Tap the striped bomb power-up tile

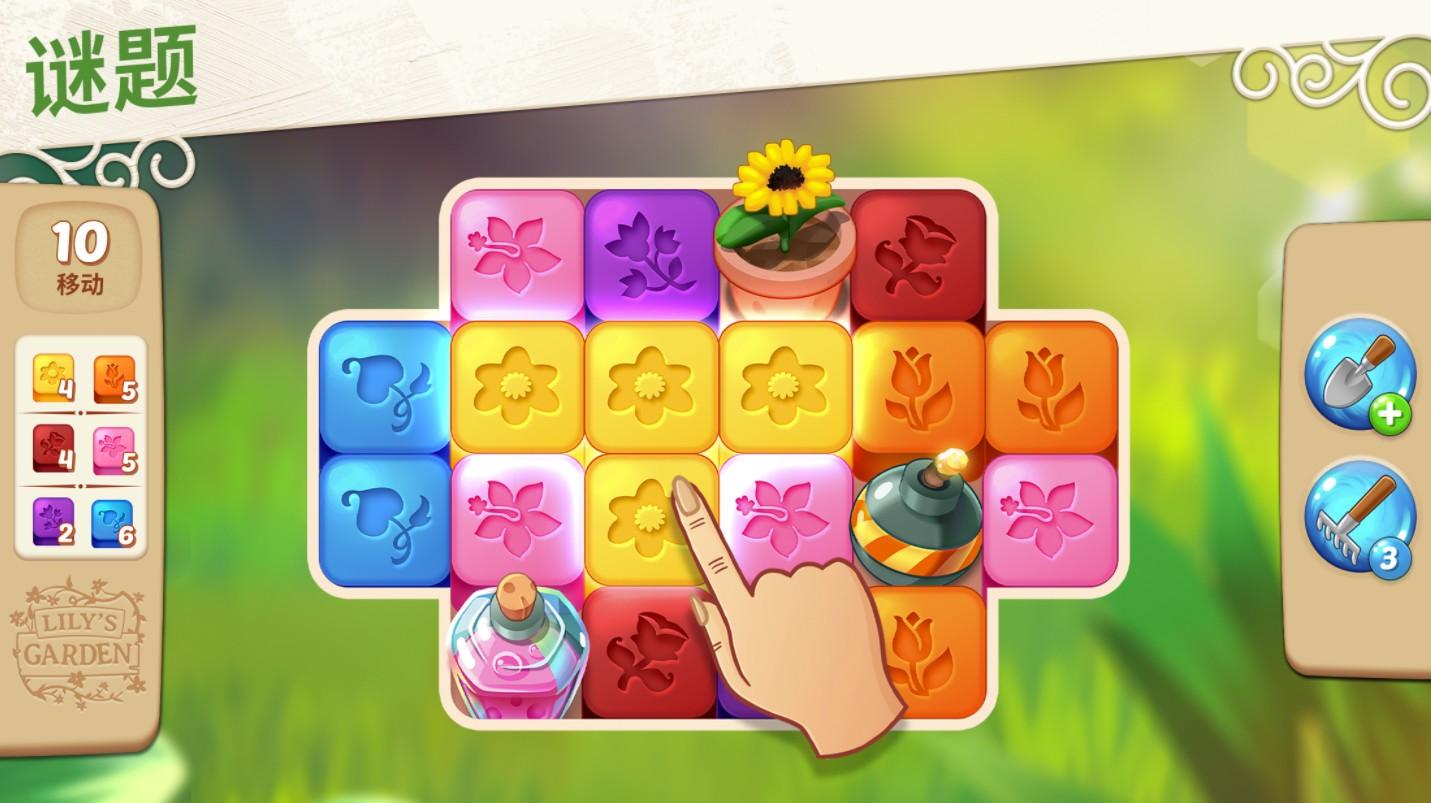[914, 523]
